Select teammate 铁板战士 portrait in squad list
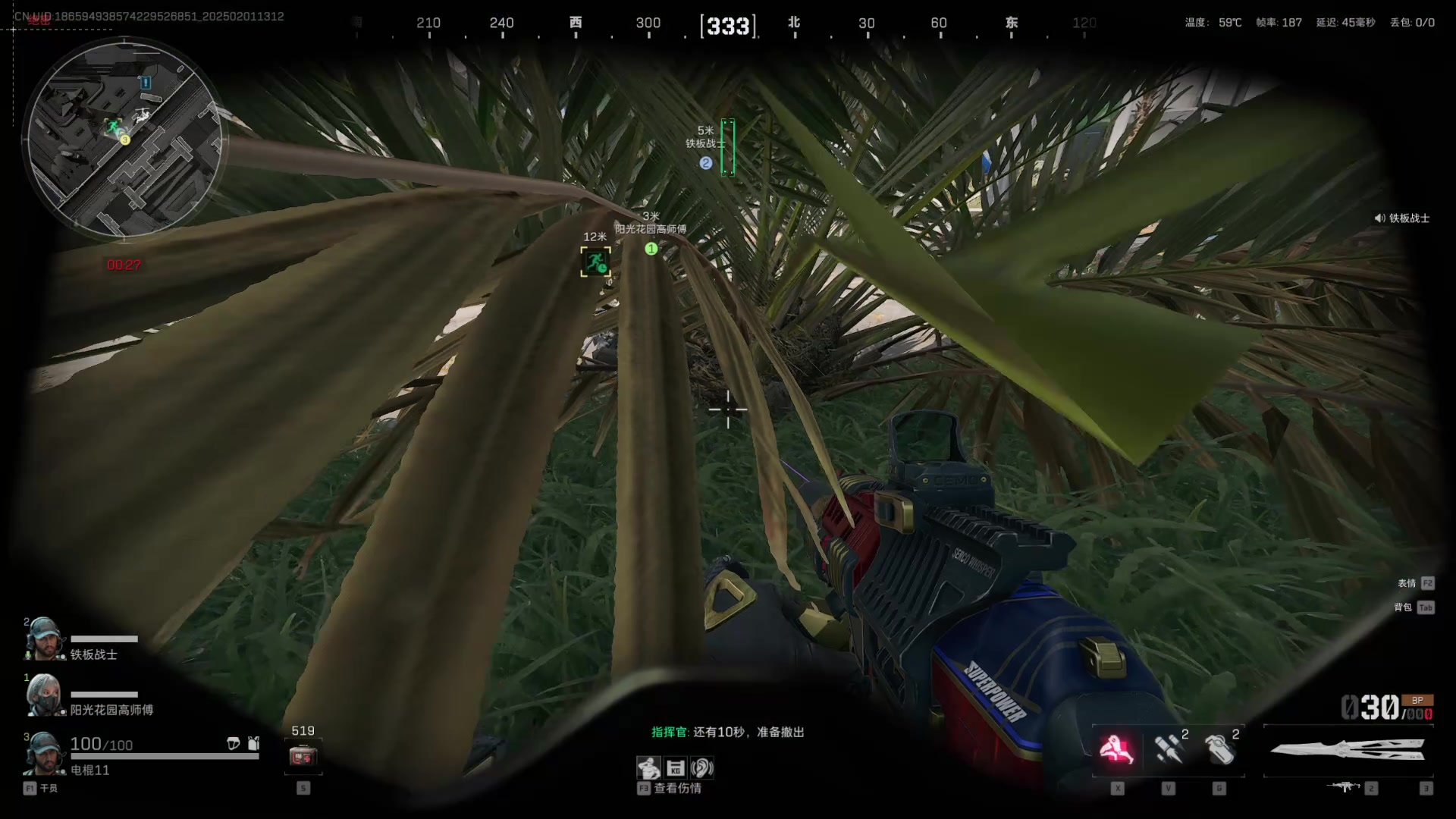 click(43, 639)
